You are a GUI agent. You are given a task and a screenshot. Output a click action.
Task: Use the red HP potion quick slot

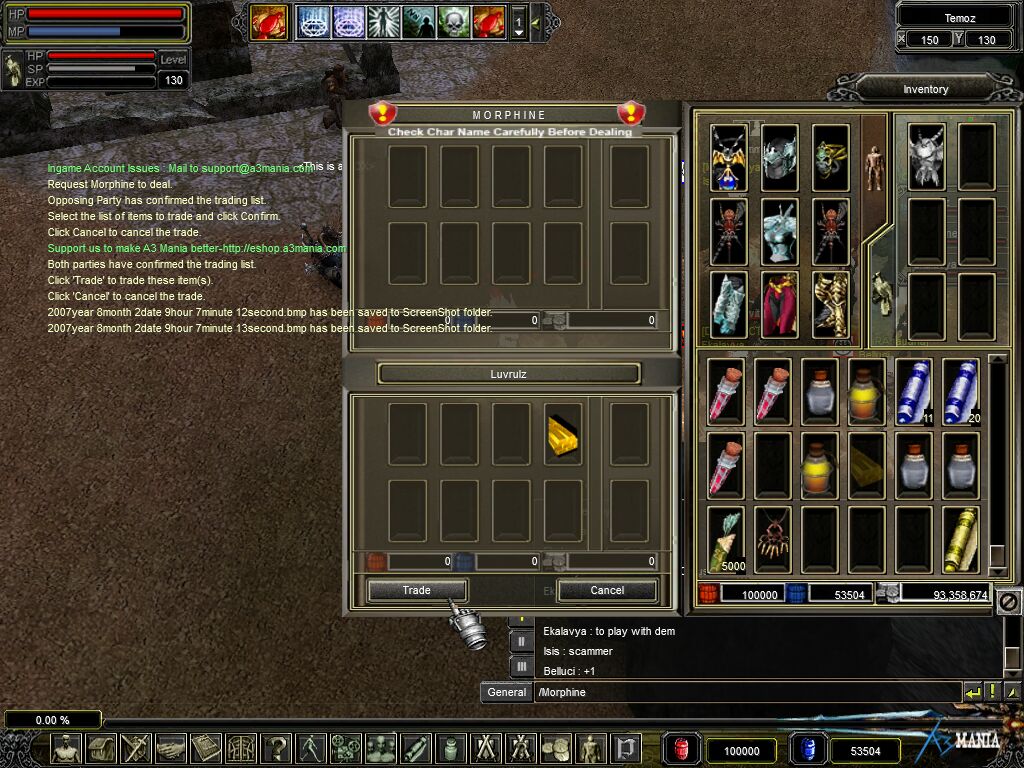[681, 750]
